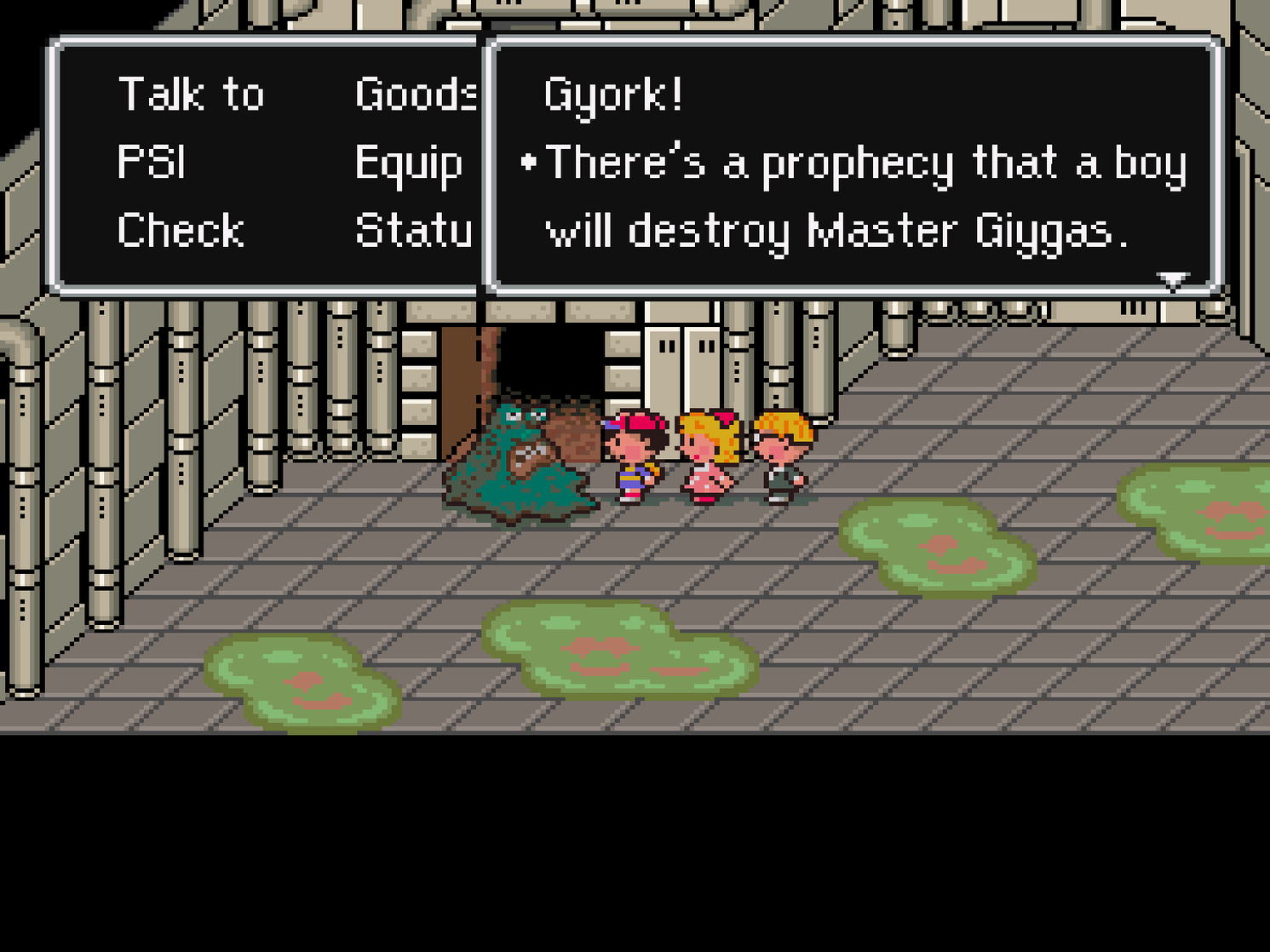Select Paula, the girl with the bow
This screenshot has width=1270, height=952.
709,451
